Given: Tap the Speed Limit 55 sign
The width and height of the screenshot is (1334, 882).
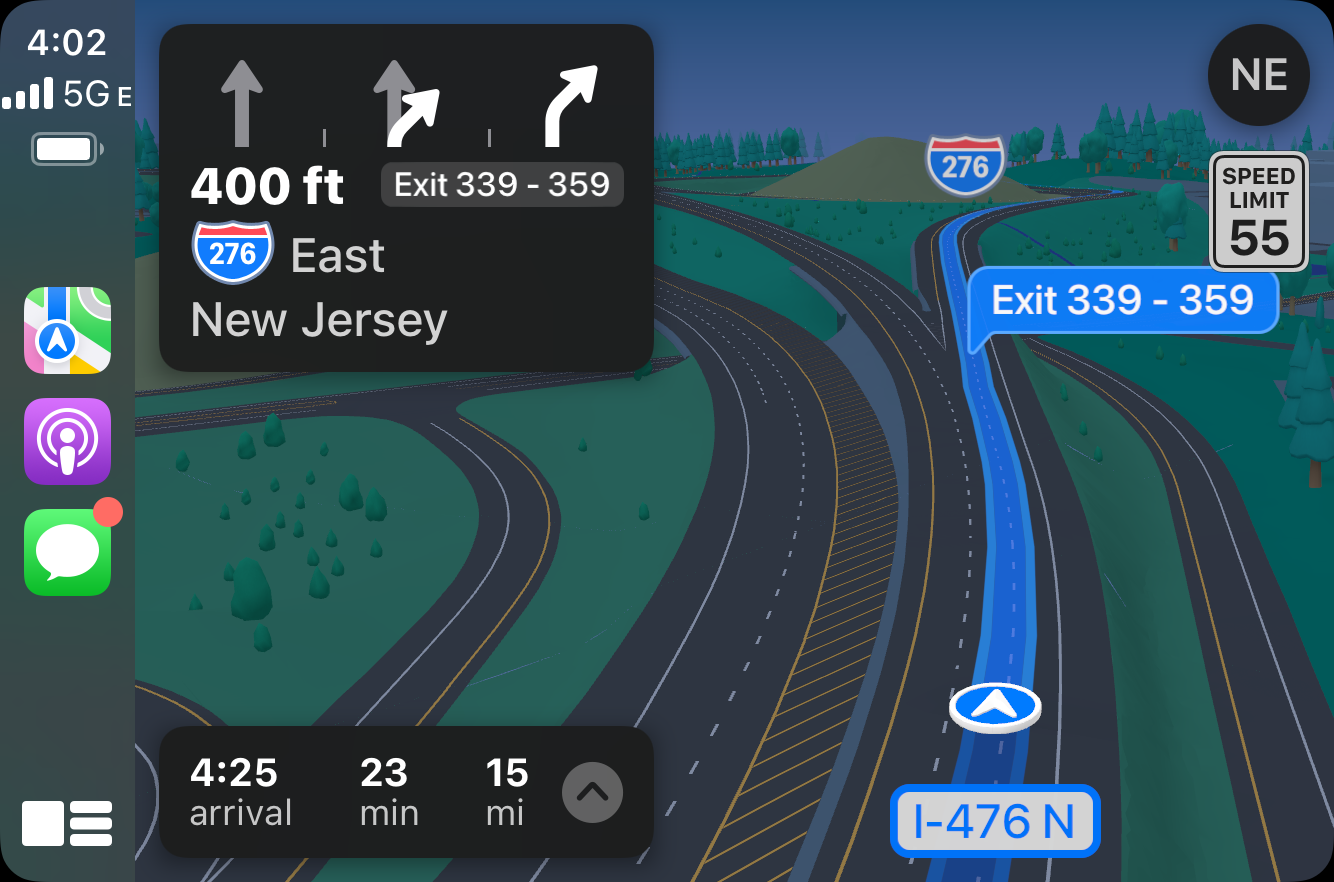Looking at the screenshot, I should [x=1258, y=211].
